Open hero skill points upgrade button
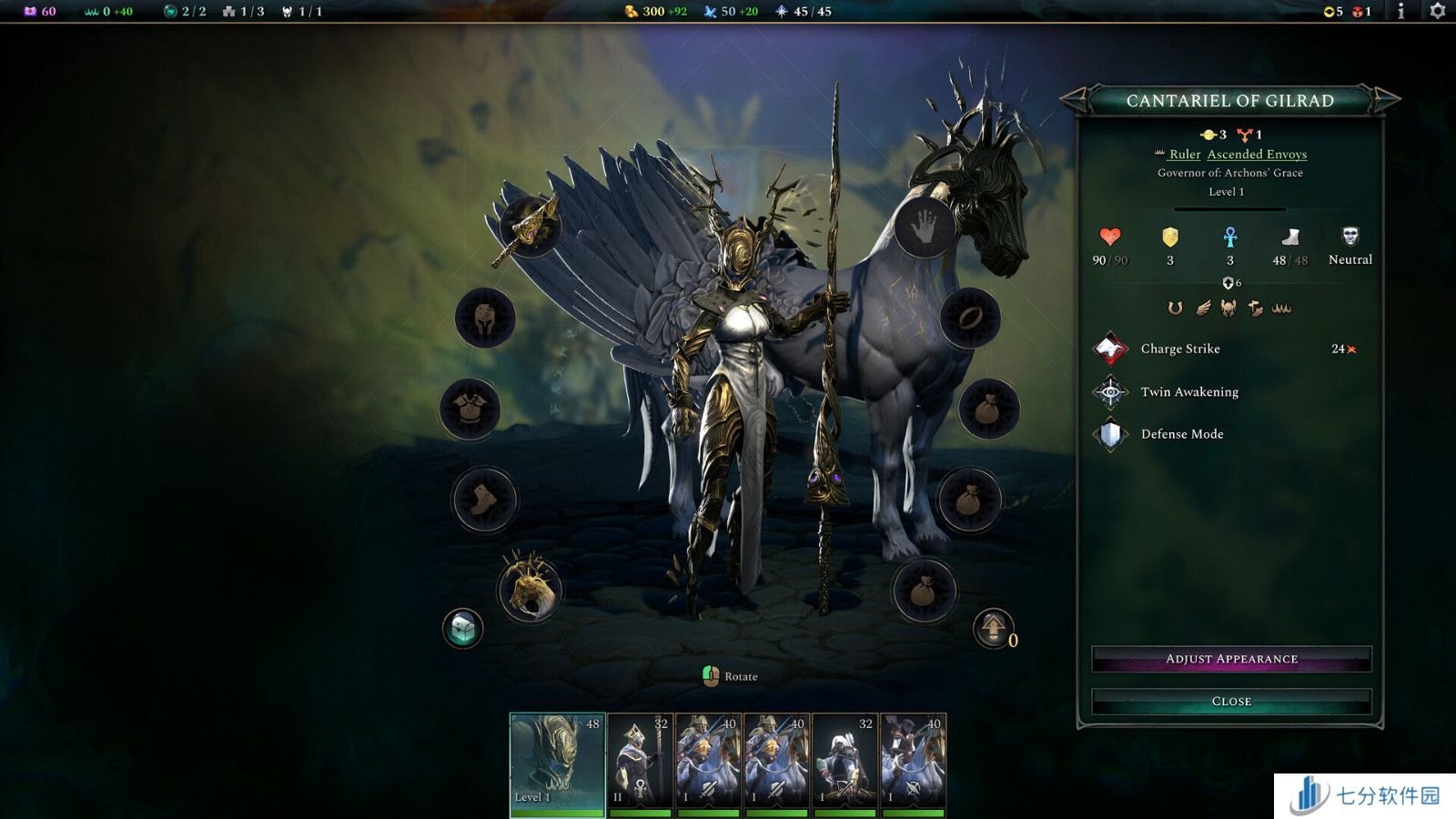Viewport: 1456px width, 819px height. point(993,628)
